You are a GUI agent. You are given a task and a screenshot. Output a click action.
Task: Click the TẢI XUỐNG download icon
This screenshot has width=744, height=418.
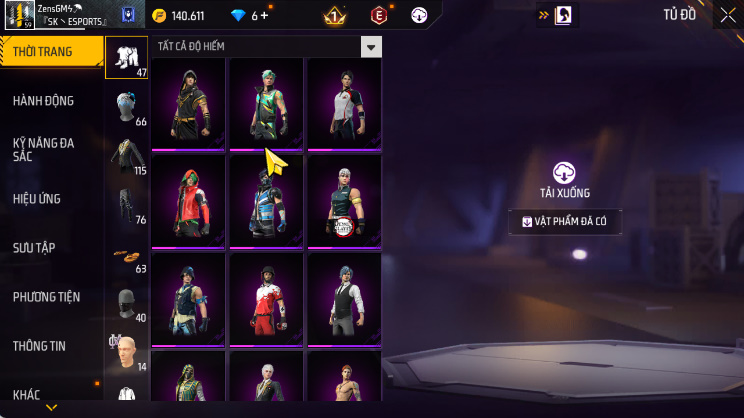click(566, 171)
